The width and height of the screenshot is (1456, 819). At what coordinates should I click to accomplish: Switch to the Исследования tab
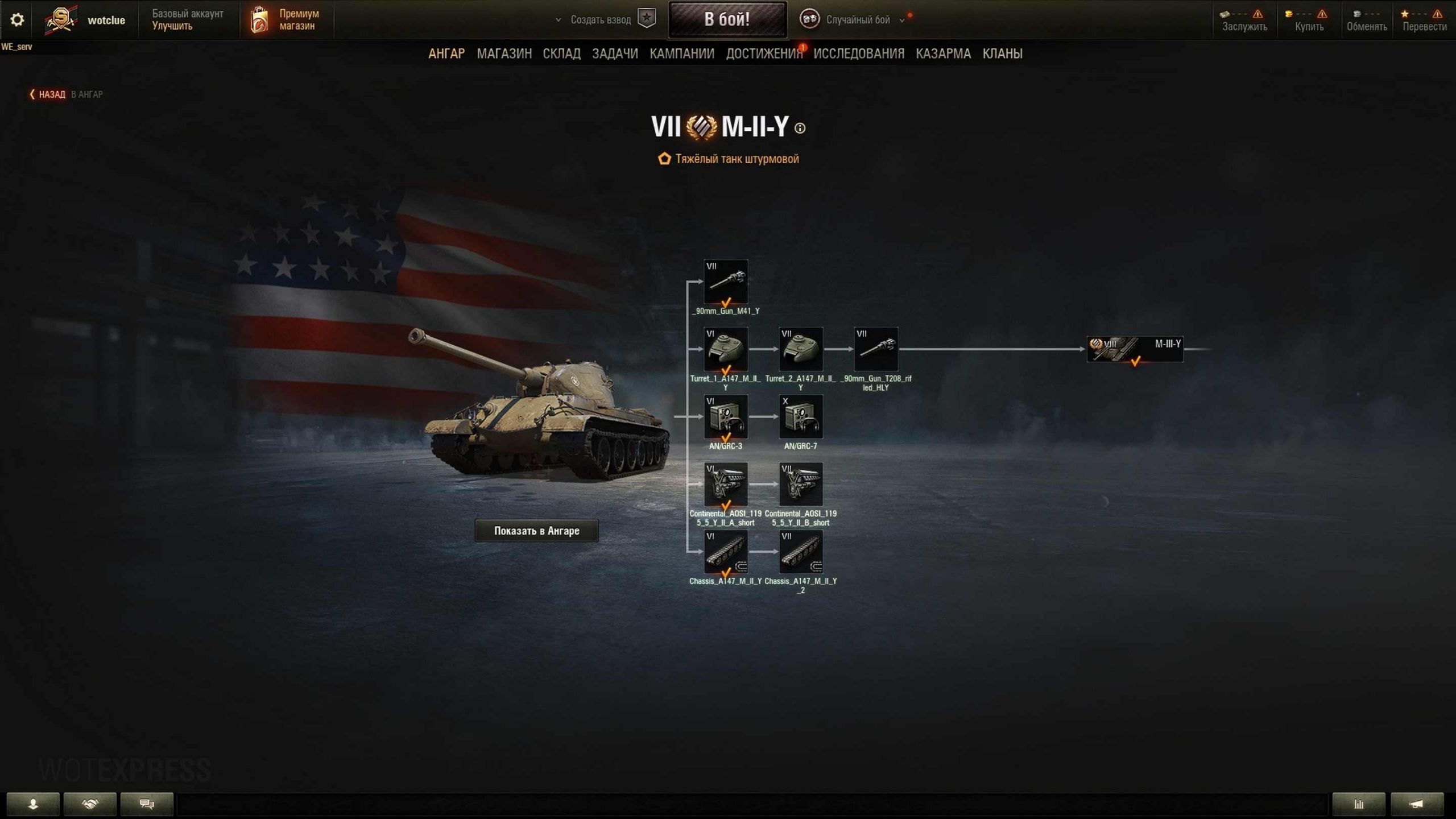[859, 53]
